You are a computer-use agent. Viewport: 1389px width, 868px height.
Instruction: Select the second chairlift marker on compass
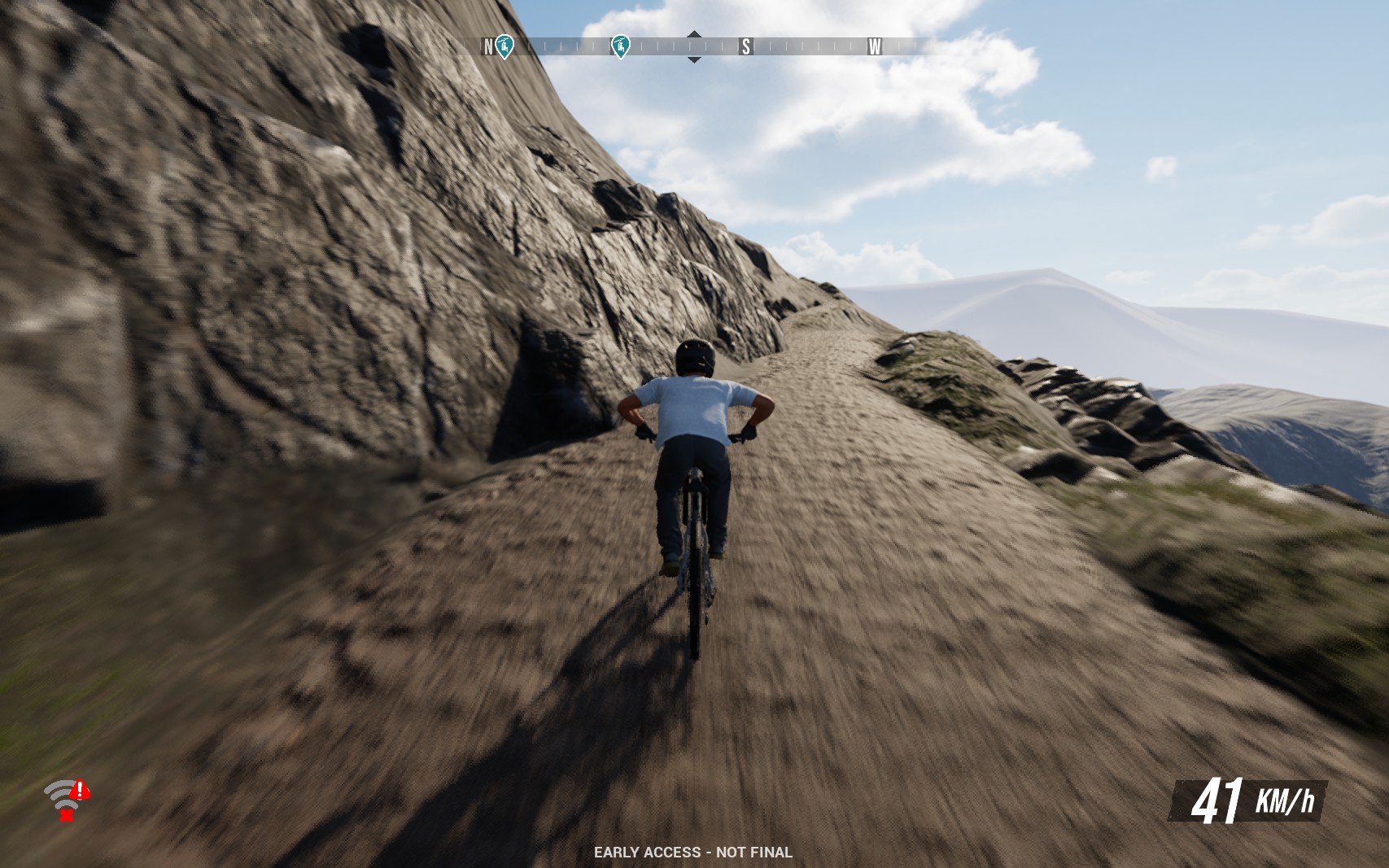[622, 46]
